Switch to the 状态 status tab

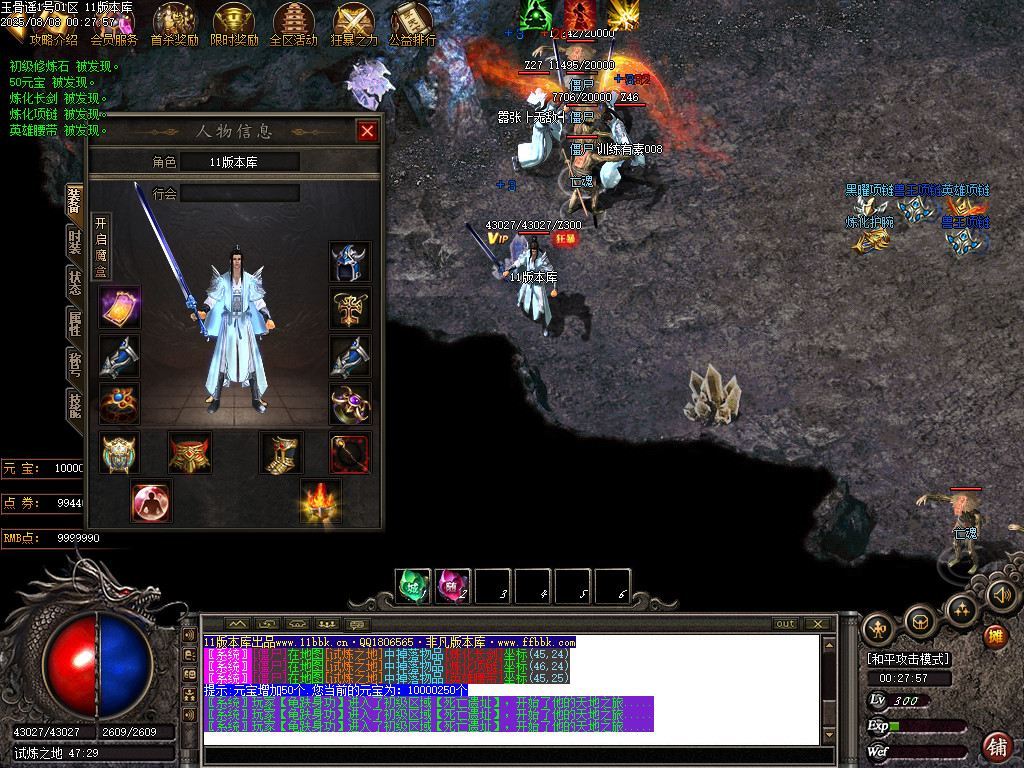click(74, 282)
